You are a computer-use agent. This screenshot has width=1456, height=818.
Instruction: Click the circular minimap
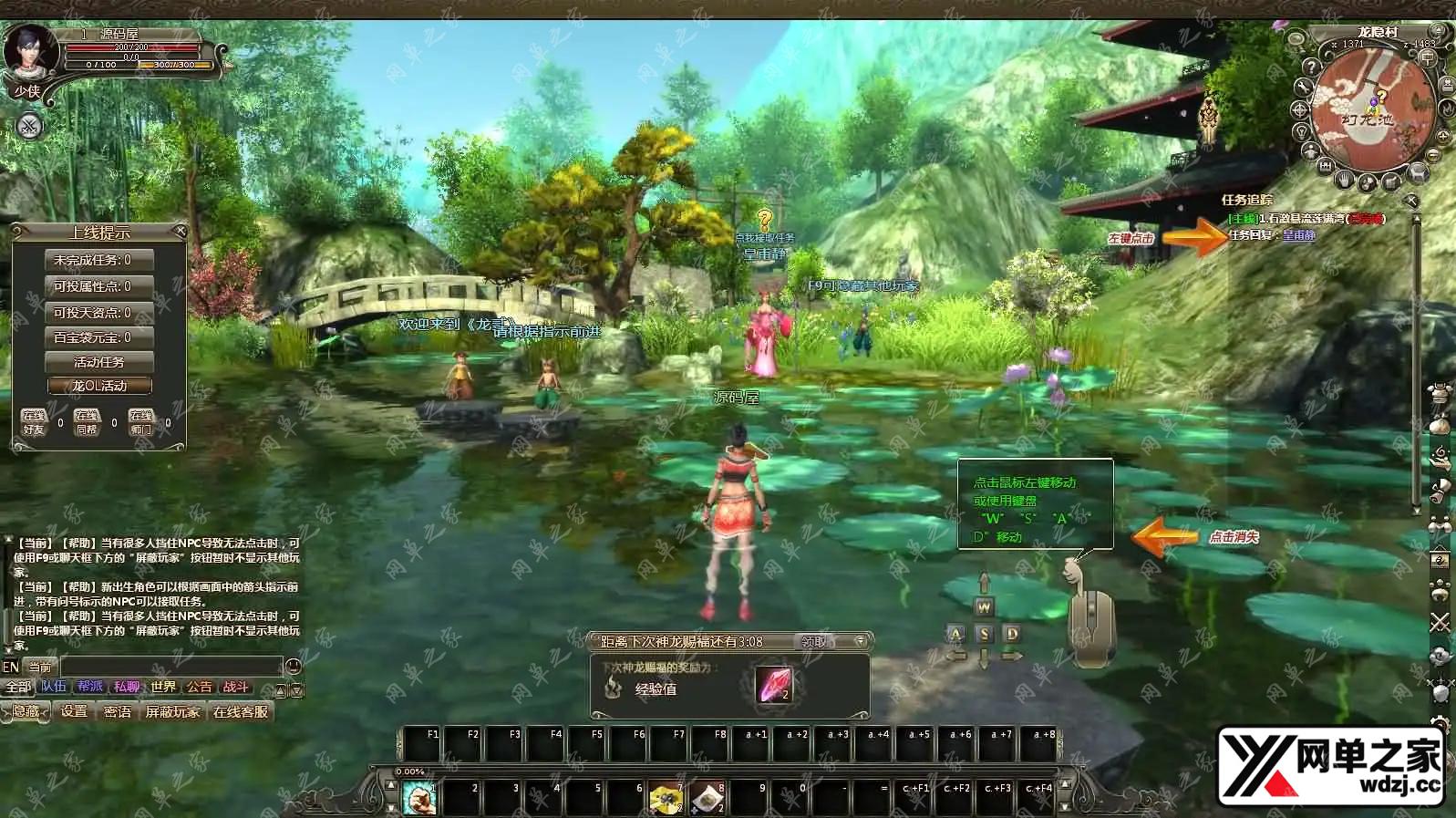[1371, 109]
